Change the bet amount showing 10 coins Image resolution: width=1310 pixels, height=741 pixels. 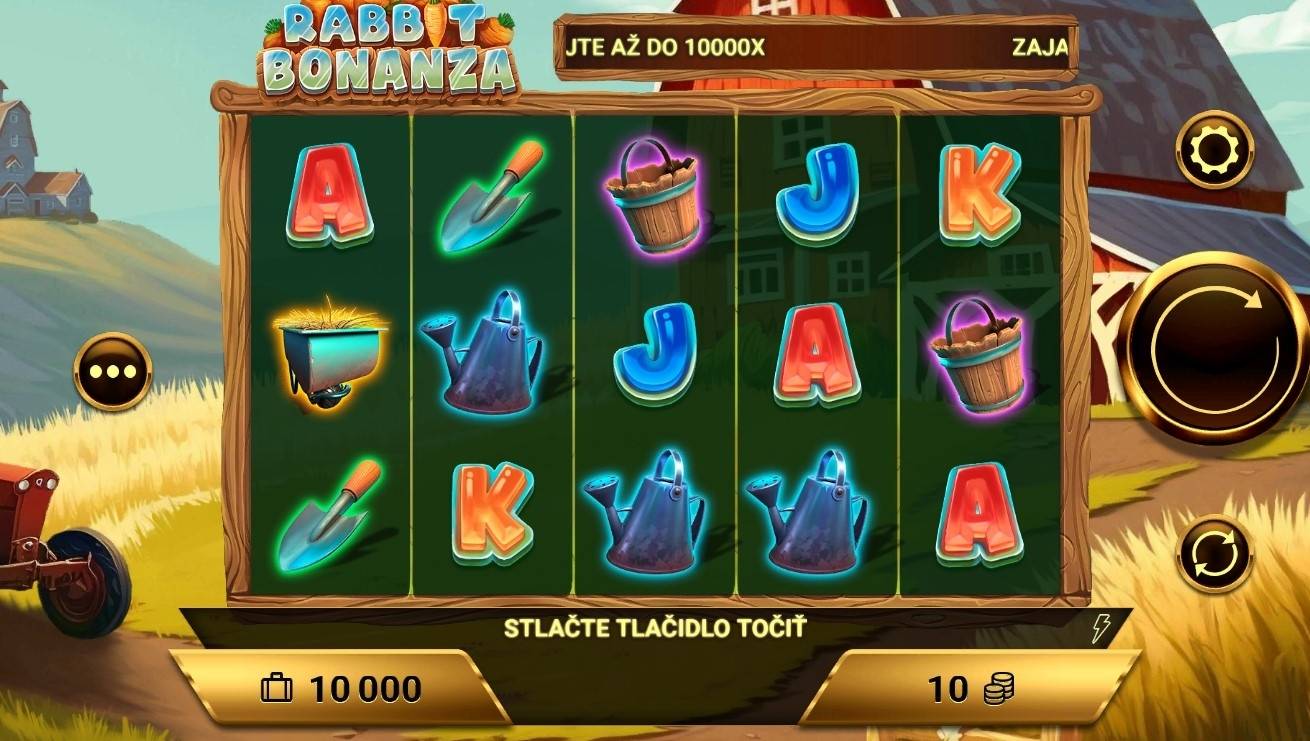click(967, 688)
